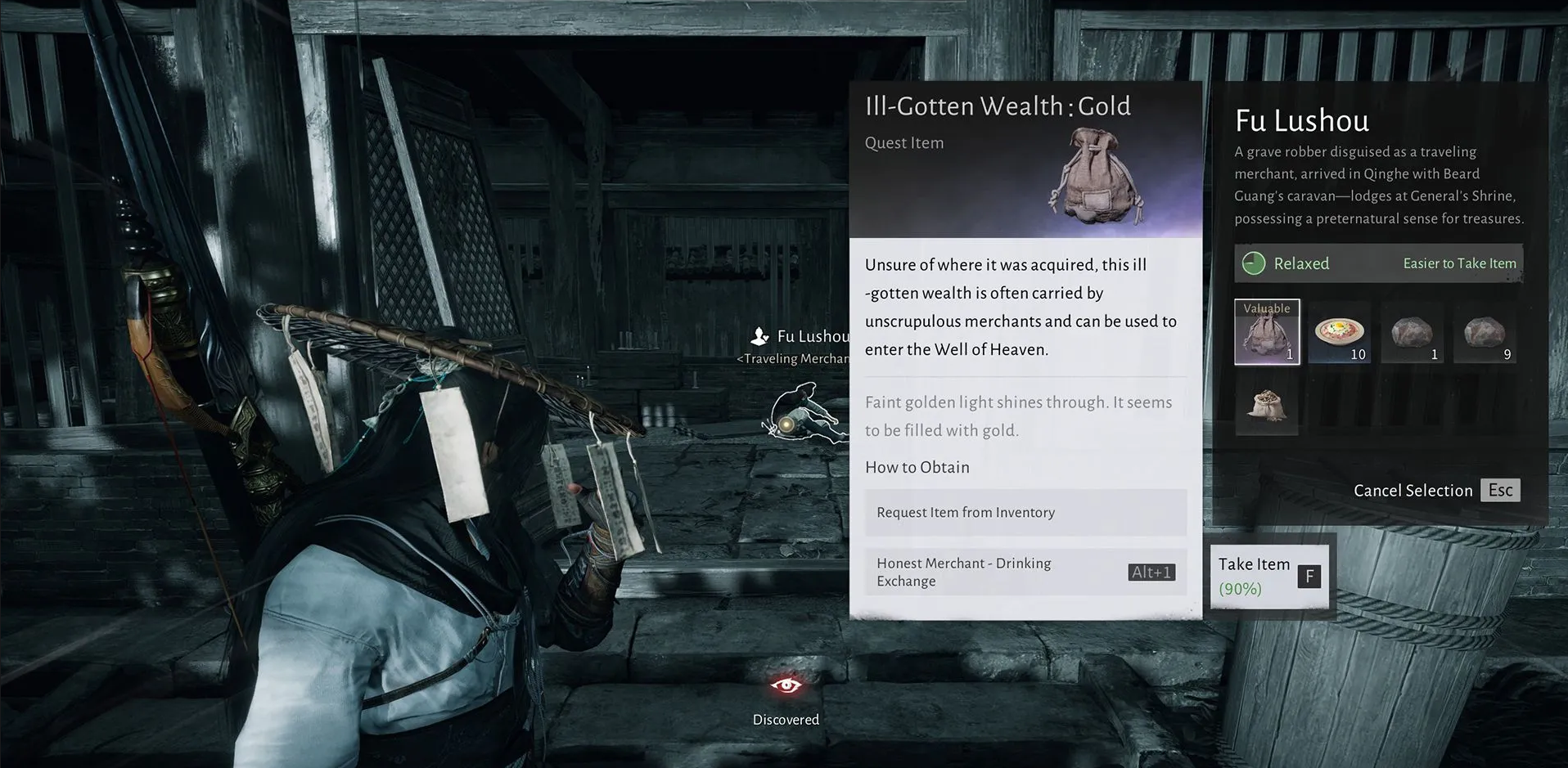Select the ore rock slot with quantity 9
Screen dimensions: 1568x768
click(x=1485, y=333)
